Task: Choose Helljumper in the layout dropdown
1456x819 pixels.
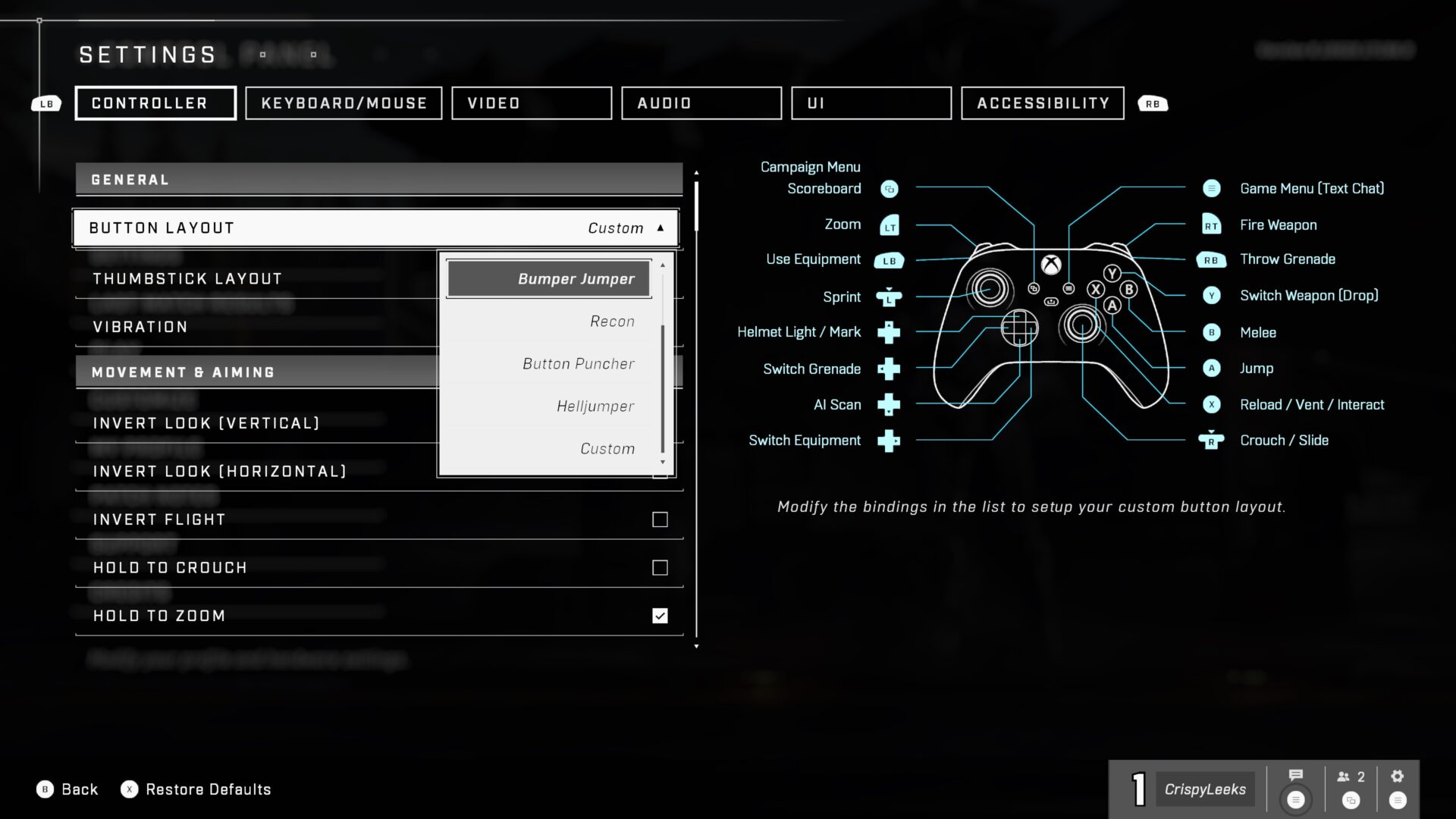Action: pos(595,406)
